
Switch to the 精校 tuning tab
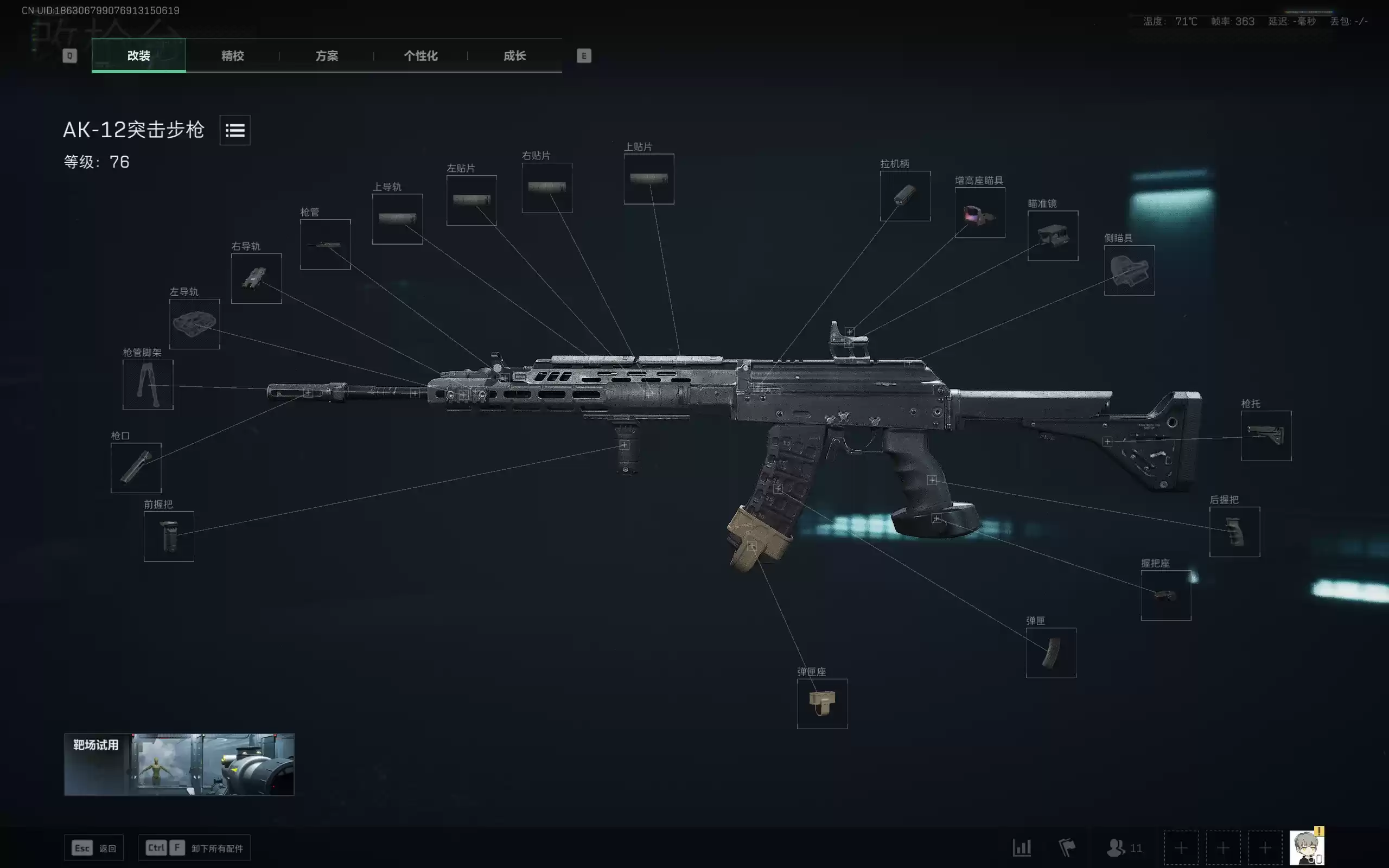point(231,56)
